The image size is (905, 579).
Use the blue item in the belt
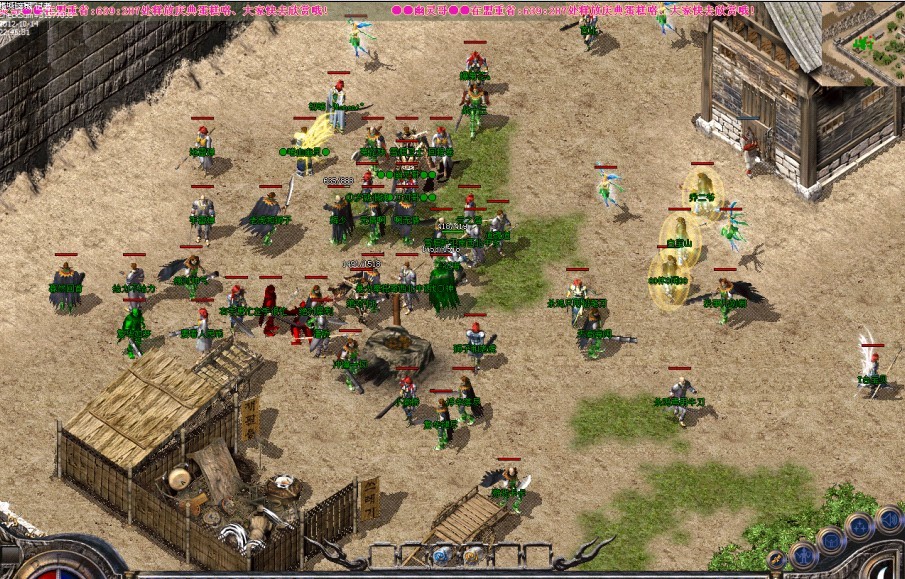tap(441, 555)
